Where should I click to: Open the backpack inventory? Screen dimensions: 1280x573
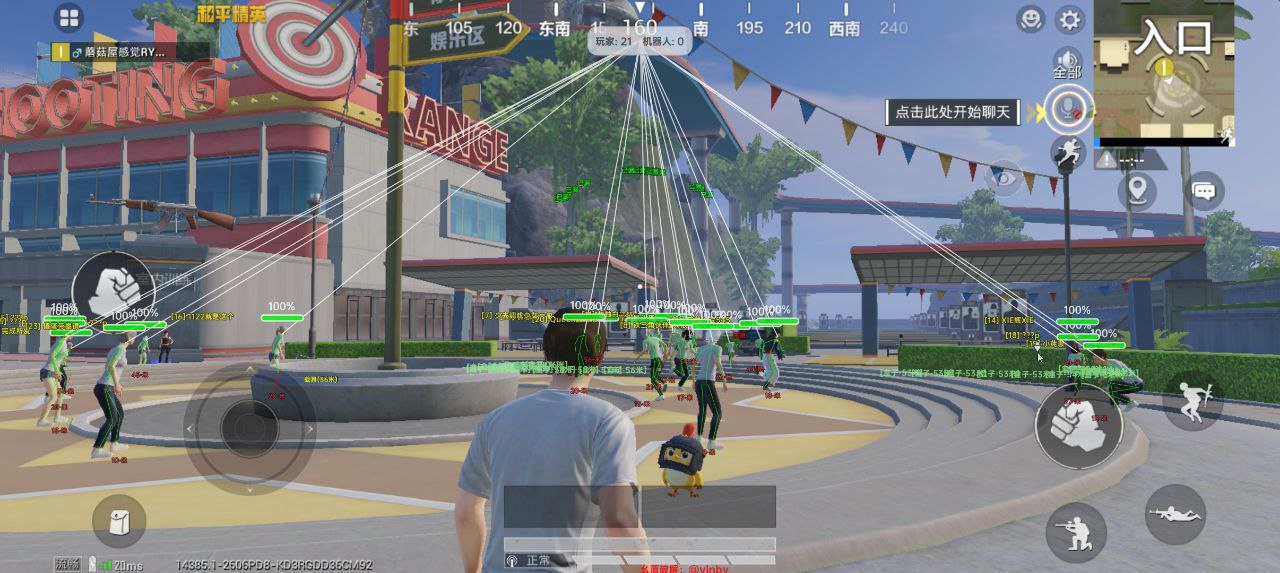point(119,521)
